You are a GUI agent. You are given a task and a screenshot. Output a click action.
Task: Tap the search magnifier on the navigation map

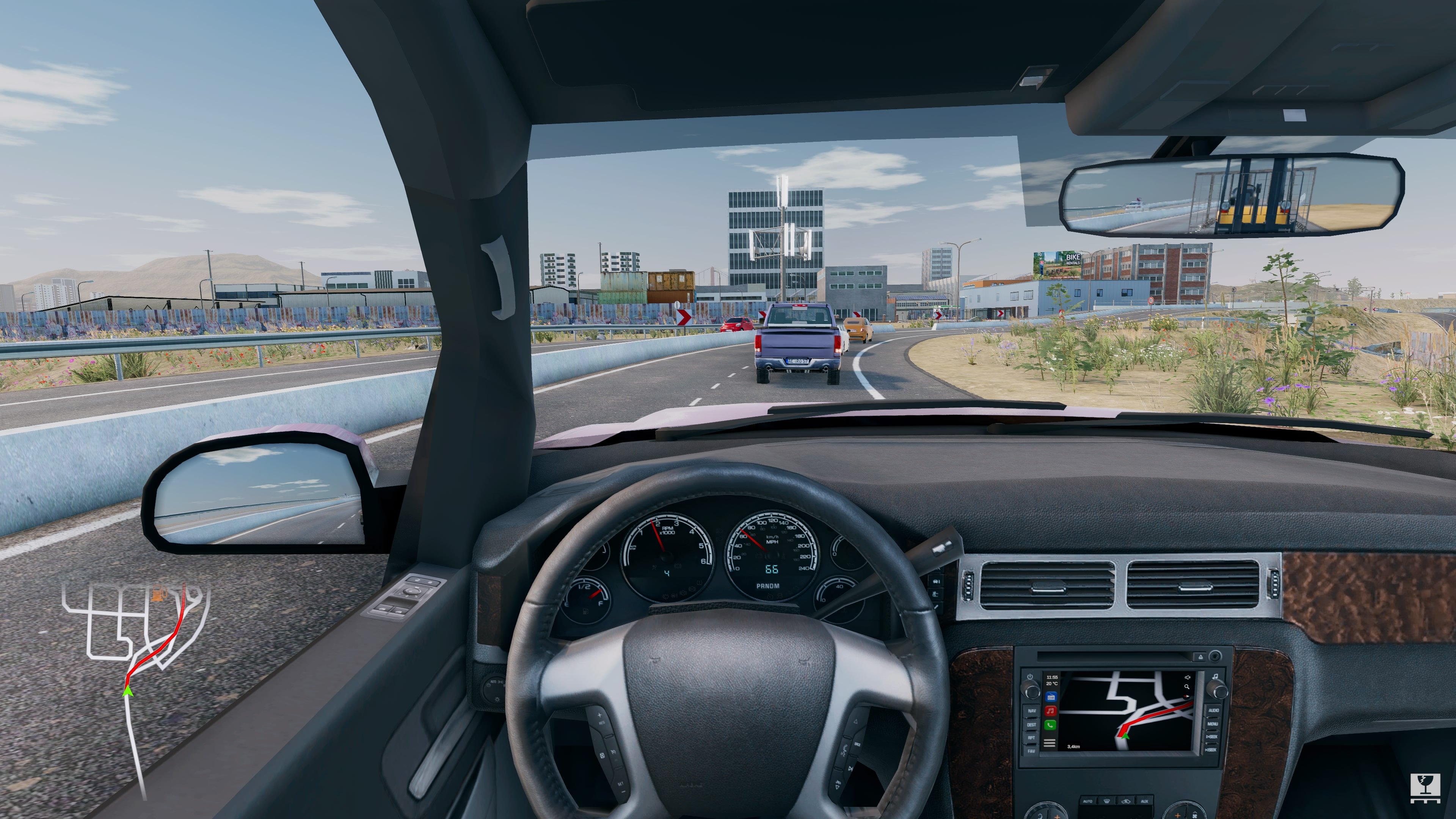1188,687
